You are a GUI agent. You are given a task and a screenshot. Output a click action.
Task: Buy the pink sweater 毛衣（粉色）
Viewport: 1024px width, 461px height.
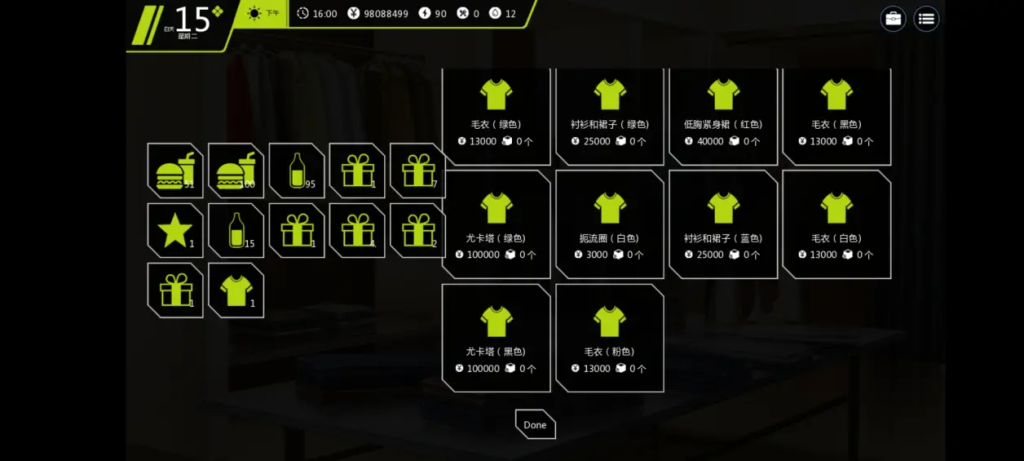click(x=609, y=338)
